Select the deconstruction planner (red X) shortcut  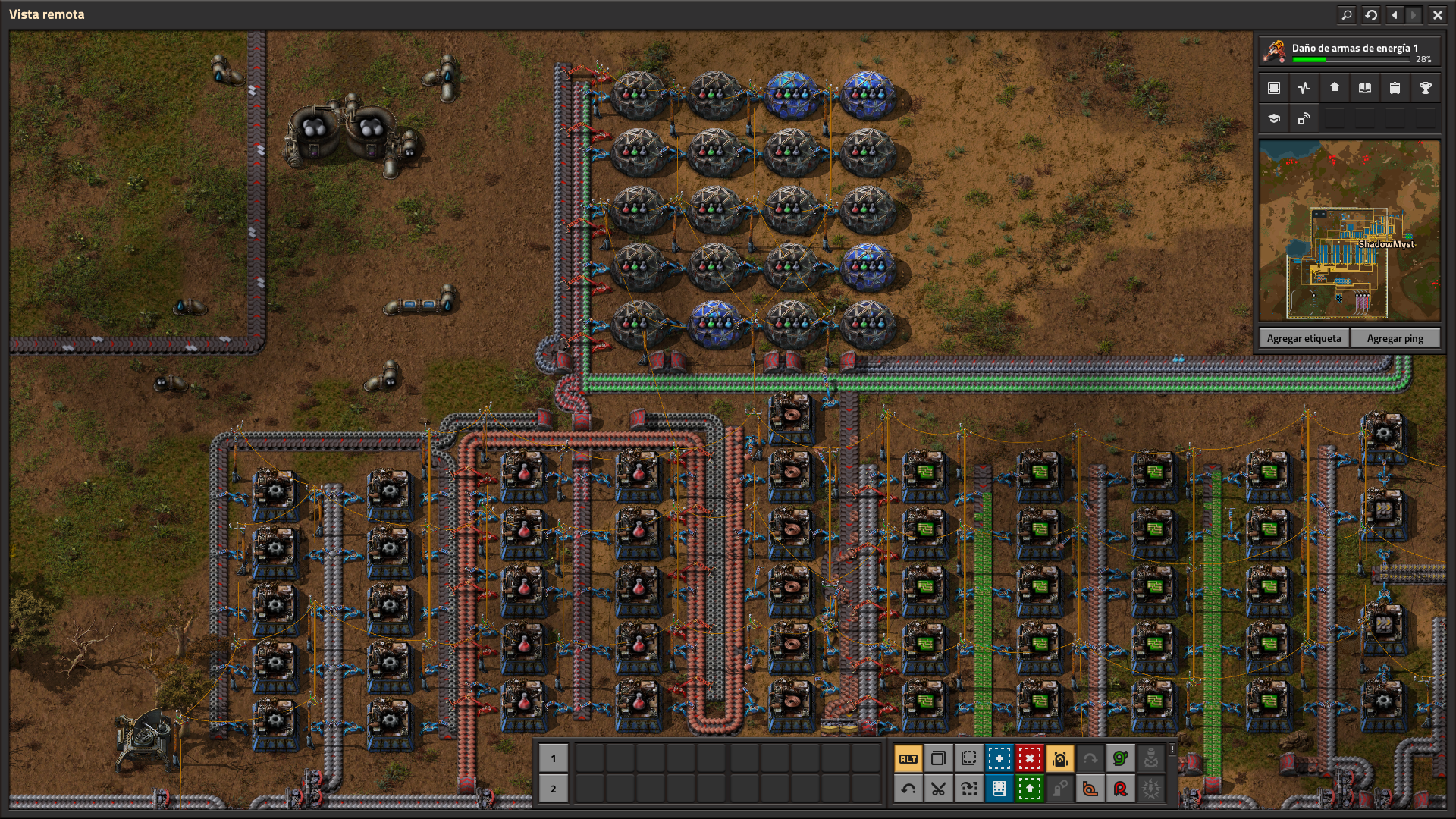click(x=1029, y=758)
